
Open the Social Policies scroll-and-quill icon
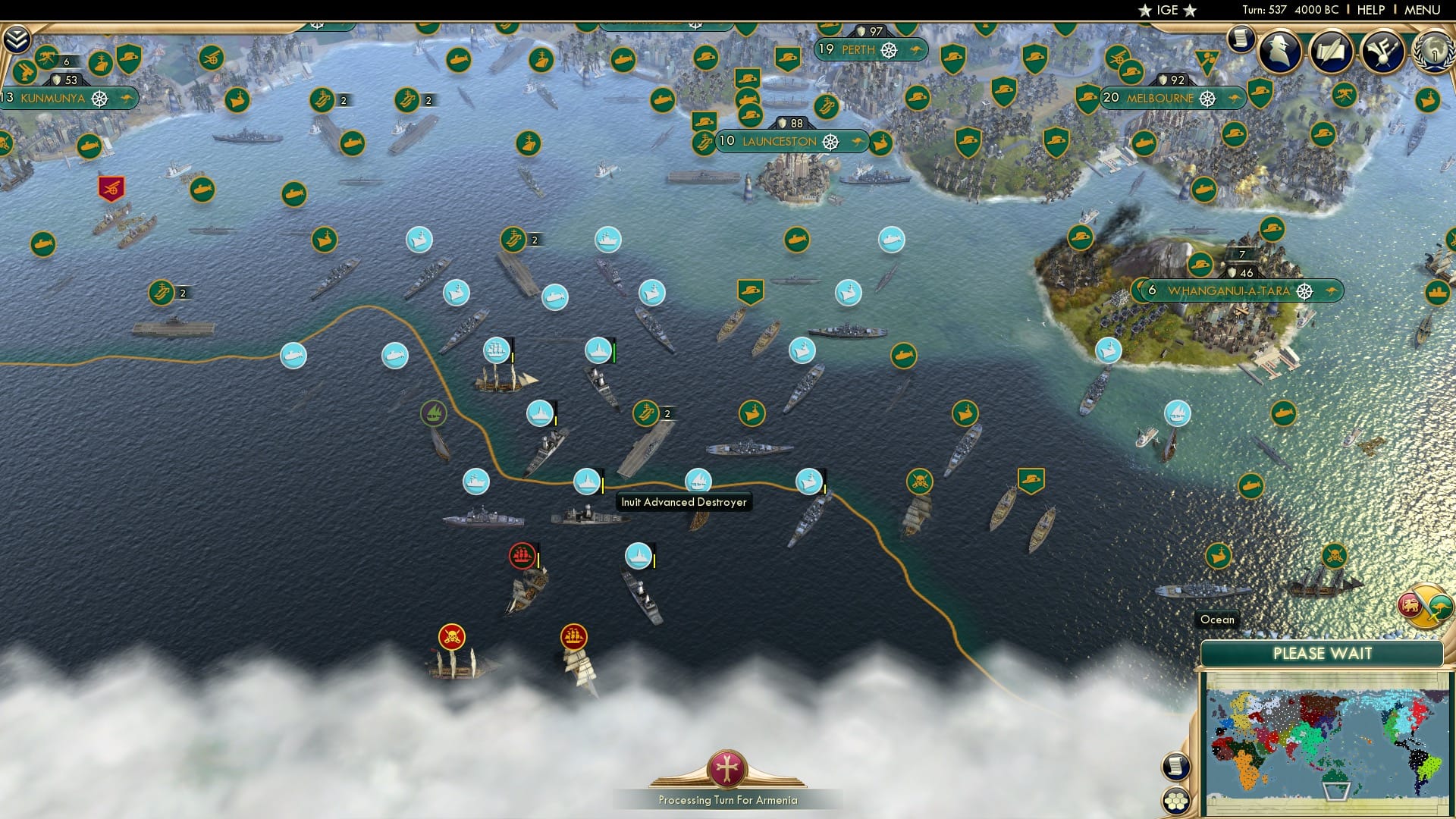tap(1332, 49)
